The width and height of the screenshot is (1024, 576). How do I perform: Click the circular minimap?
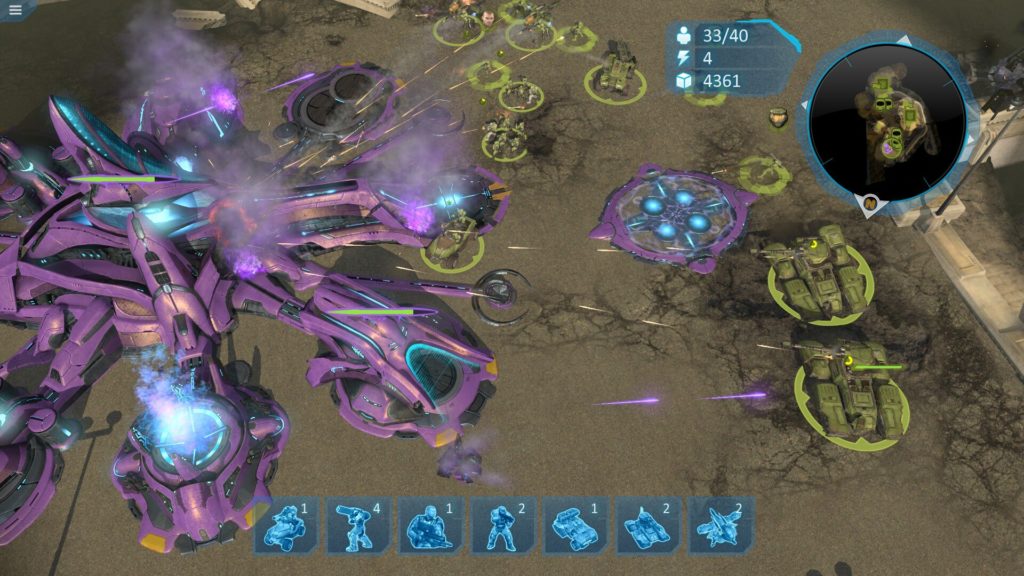click(x=887, y=118)
